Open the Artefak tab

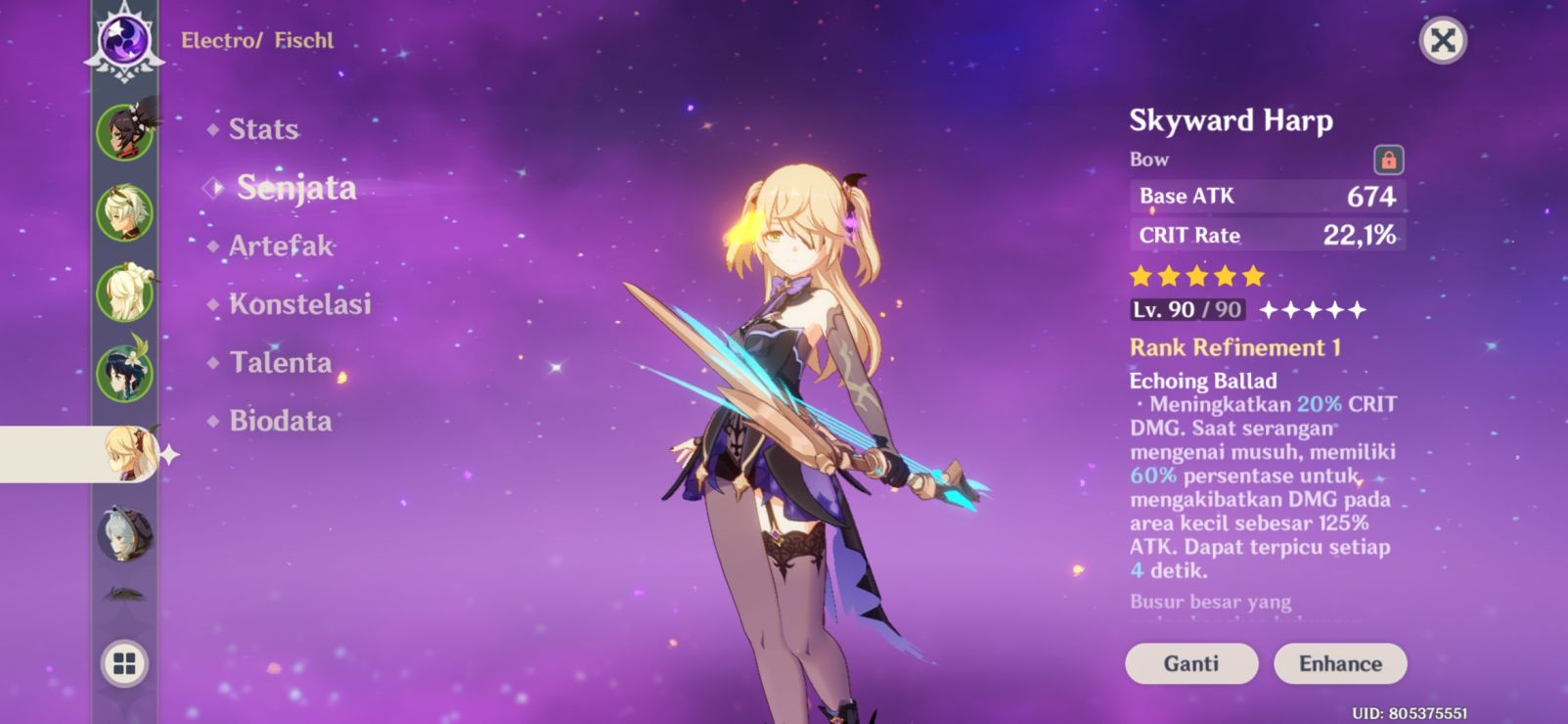click(281, 246)
